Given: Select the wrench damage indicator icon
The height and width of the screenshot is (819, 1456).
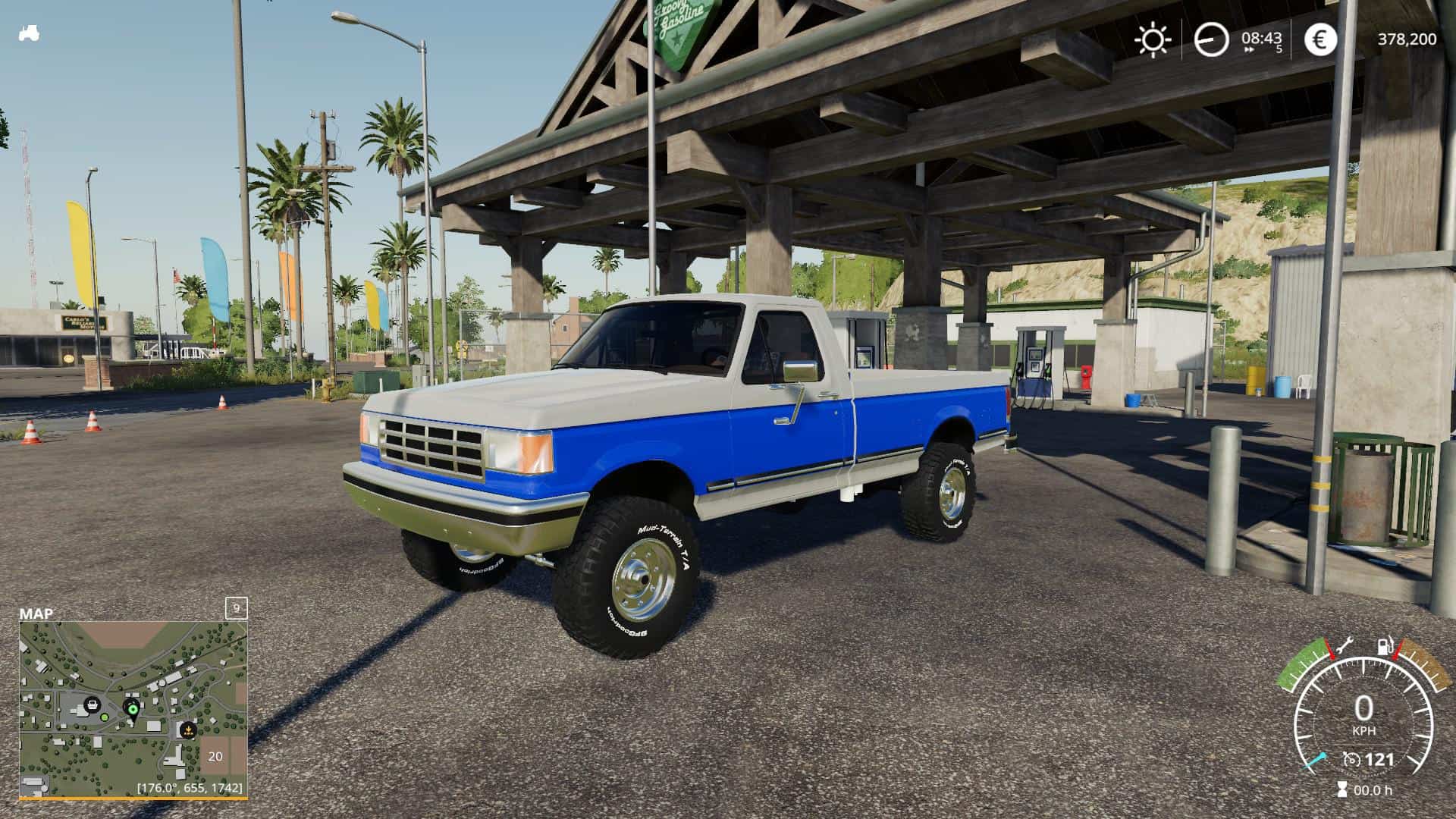Looking at the screenshot, I should pos(1345,645).
